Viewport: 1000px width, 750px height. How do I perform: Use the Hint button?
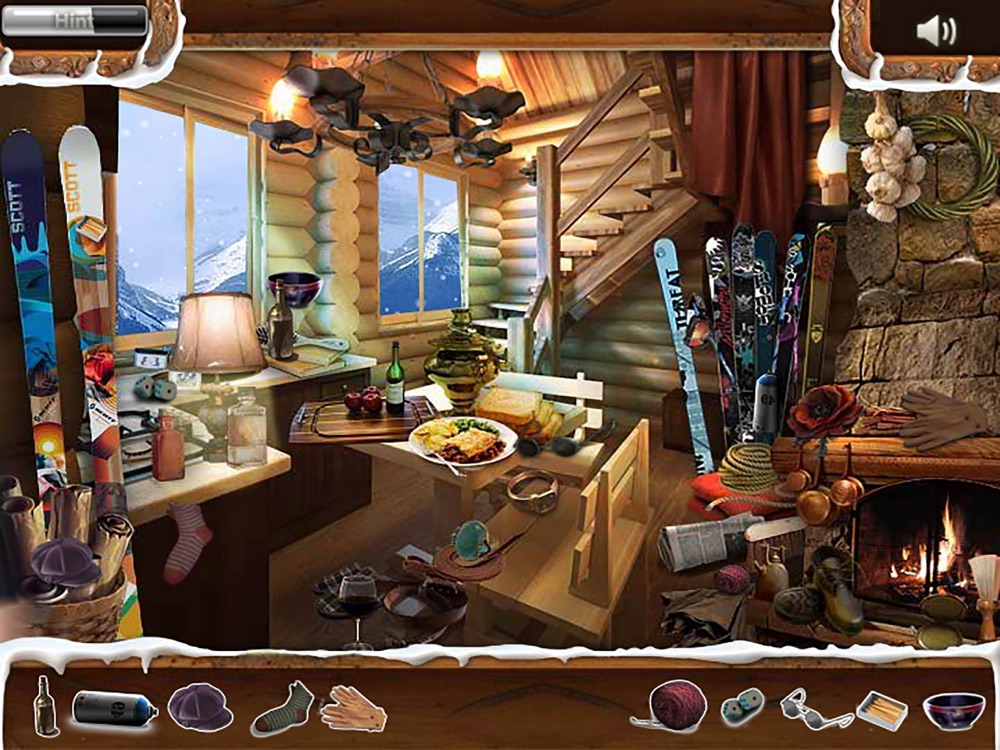[75, 20]
